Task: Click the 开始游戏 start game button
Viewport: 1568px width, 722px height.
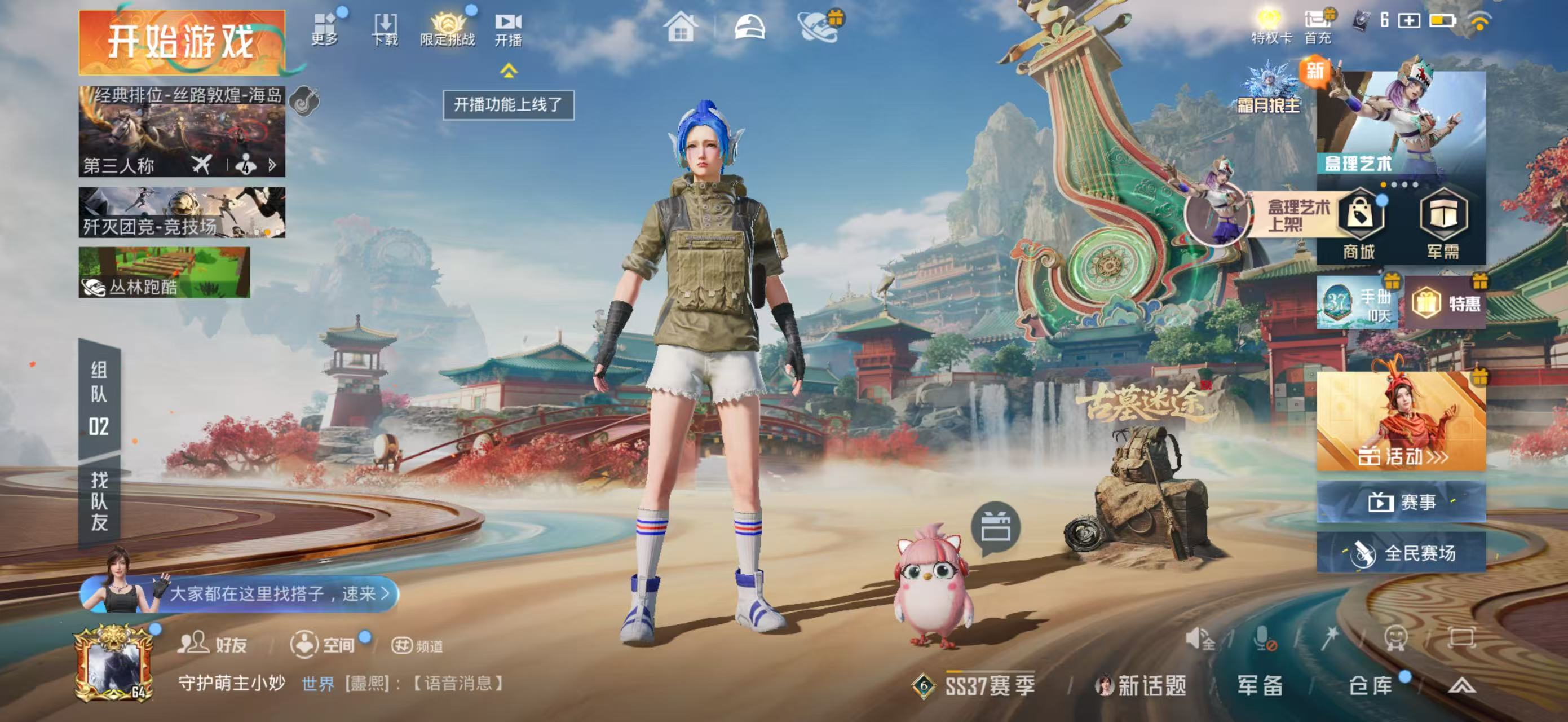Action: tap(182, 42)
